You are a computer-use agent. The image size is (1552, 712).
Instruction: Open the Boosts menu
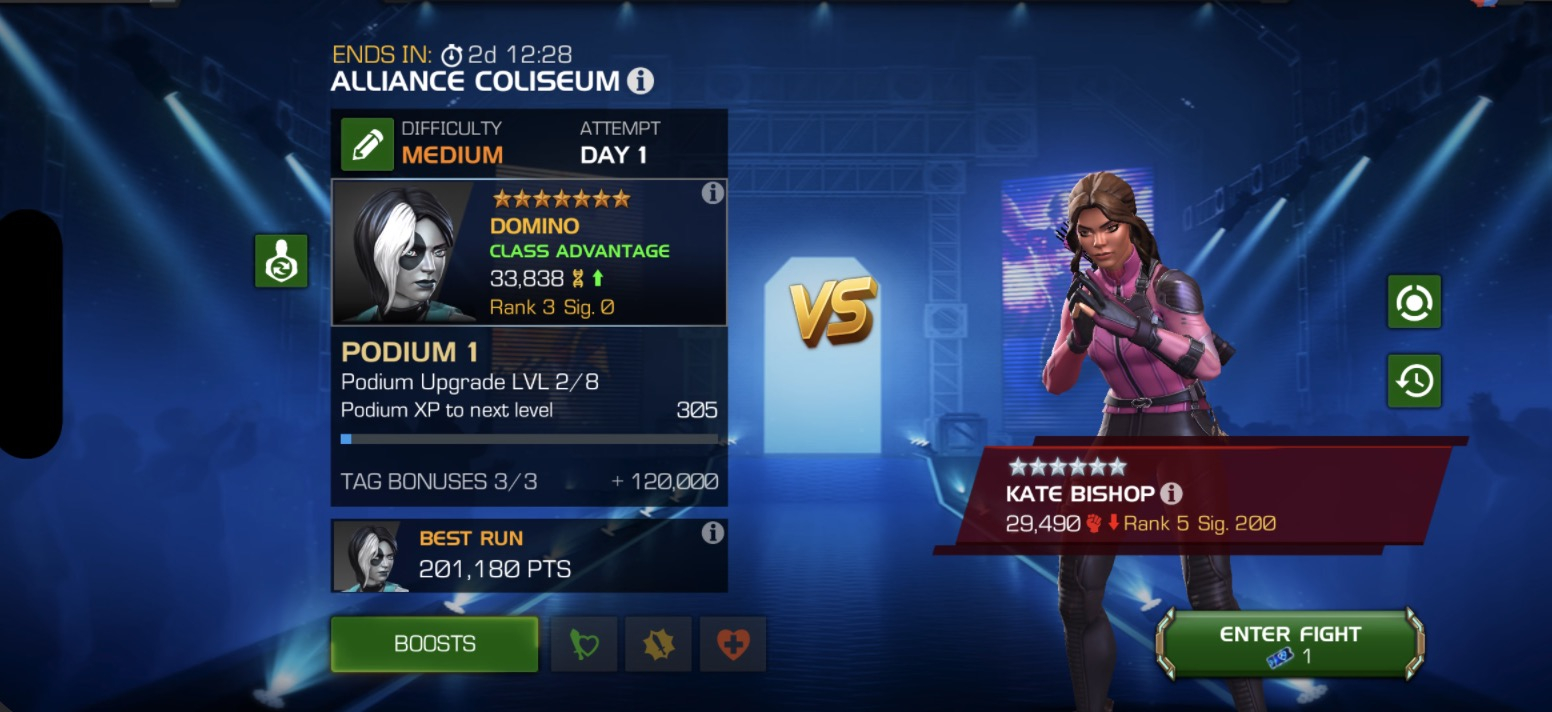[x=434, y=644]
